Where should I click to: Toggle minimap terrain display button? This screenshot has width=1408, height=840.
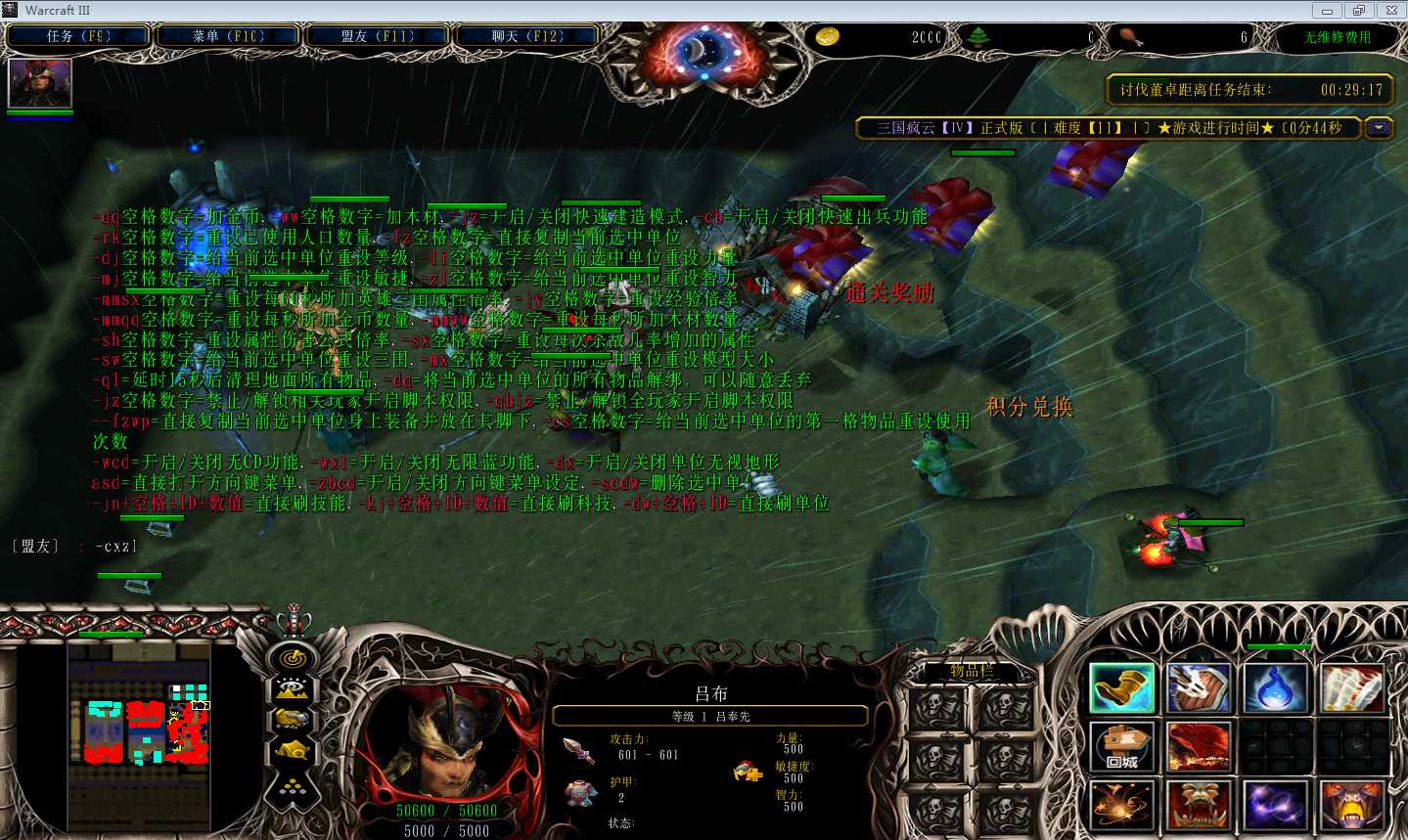click(x=292, y=689)
